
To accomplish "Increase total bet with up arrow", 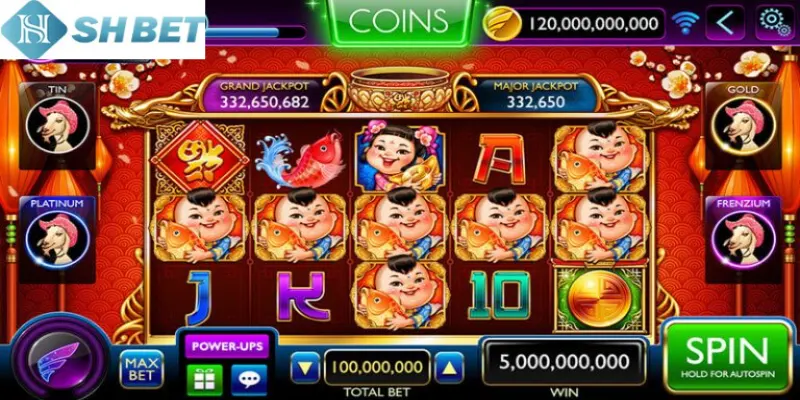I will [x=448, y=367].
